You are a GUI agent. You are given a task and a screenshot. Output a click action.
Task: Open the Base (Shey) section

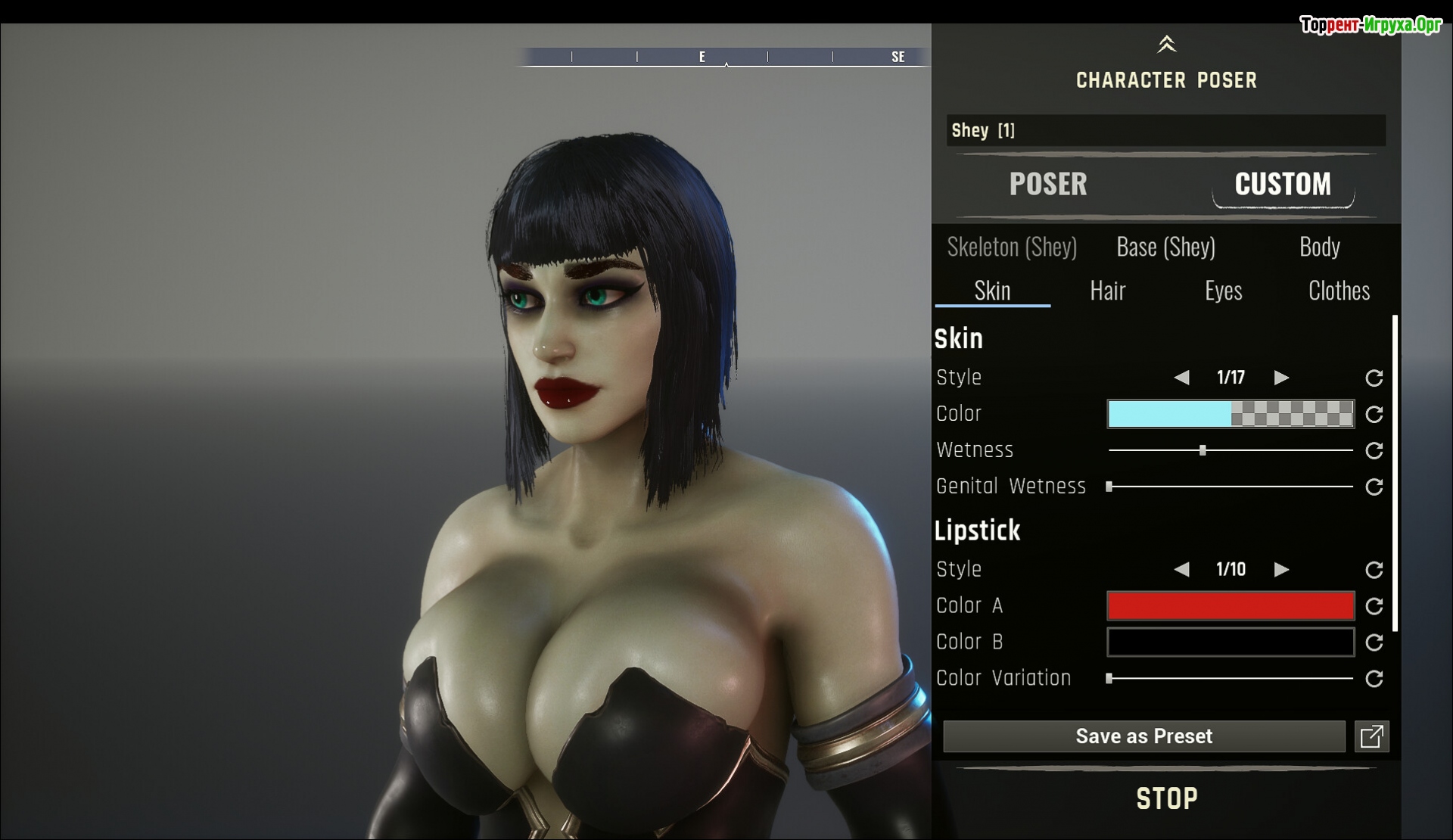click(1165, 247)
